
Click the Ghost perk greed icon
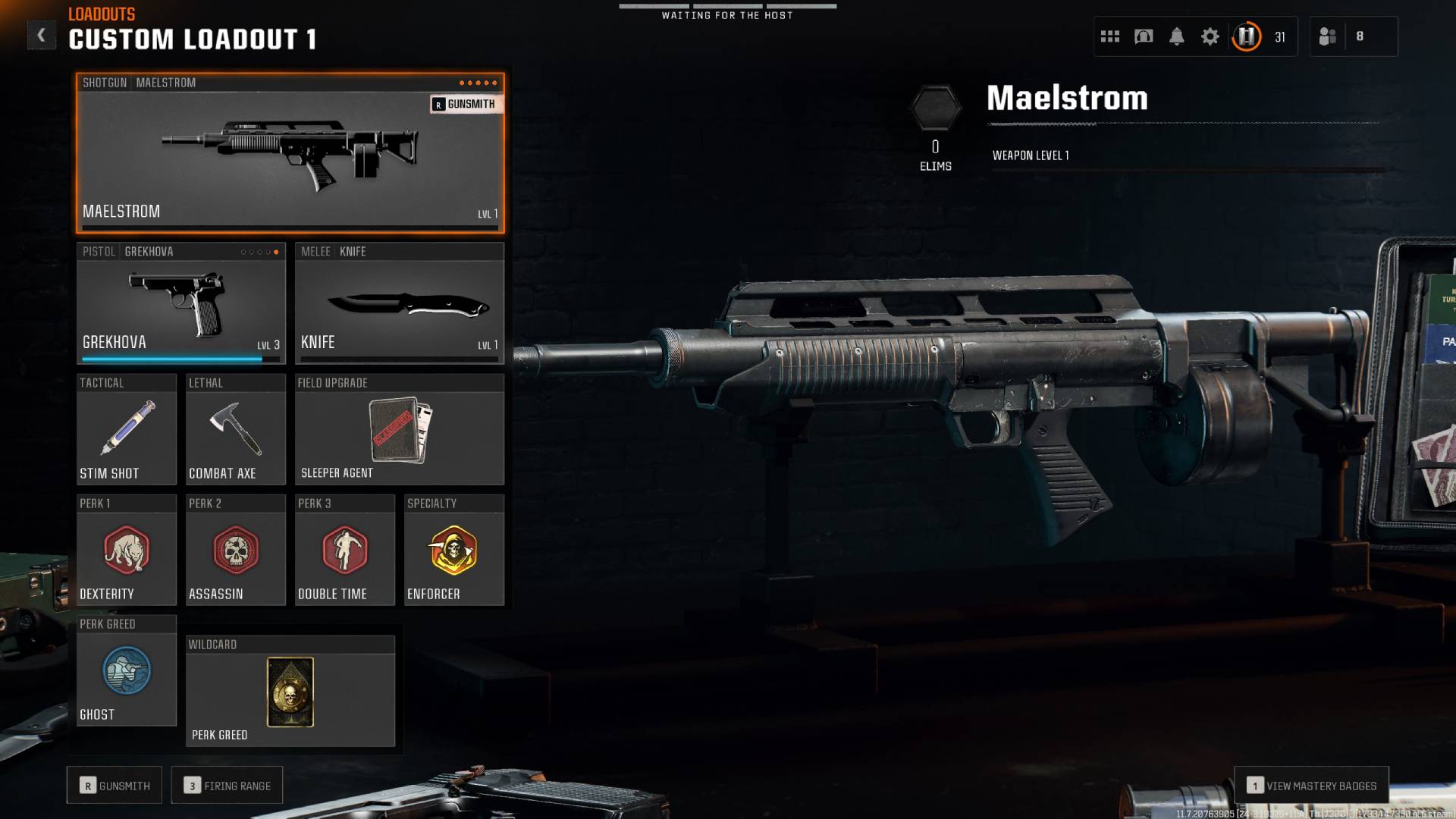click(x=126, y=671)
